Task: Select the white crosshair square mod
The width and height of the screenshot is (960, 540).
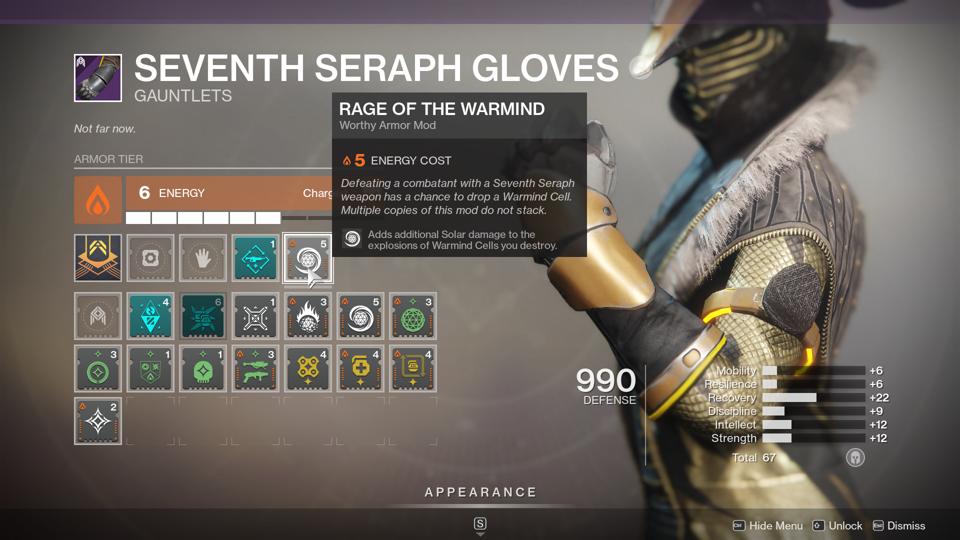Action: (255, 316)
